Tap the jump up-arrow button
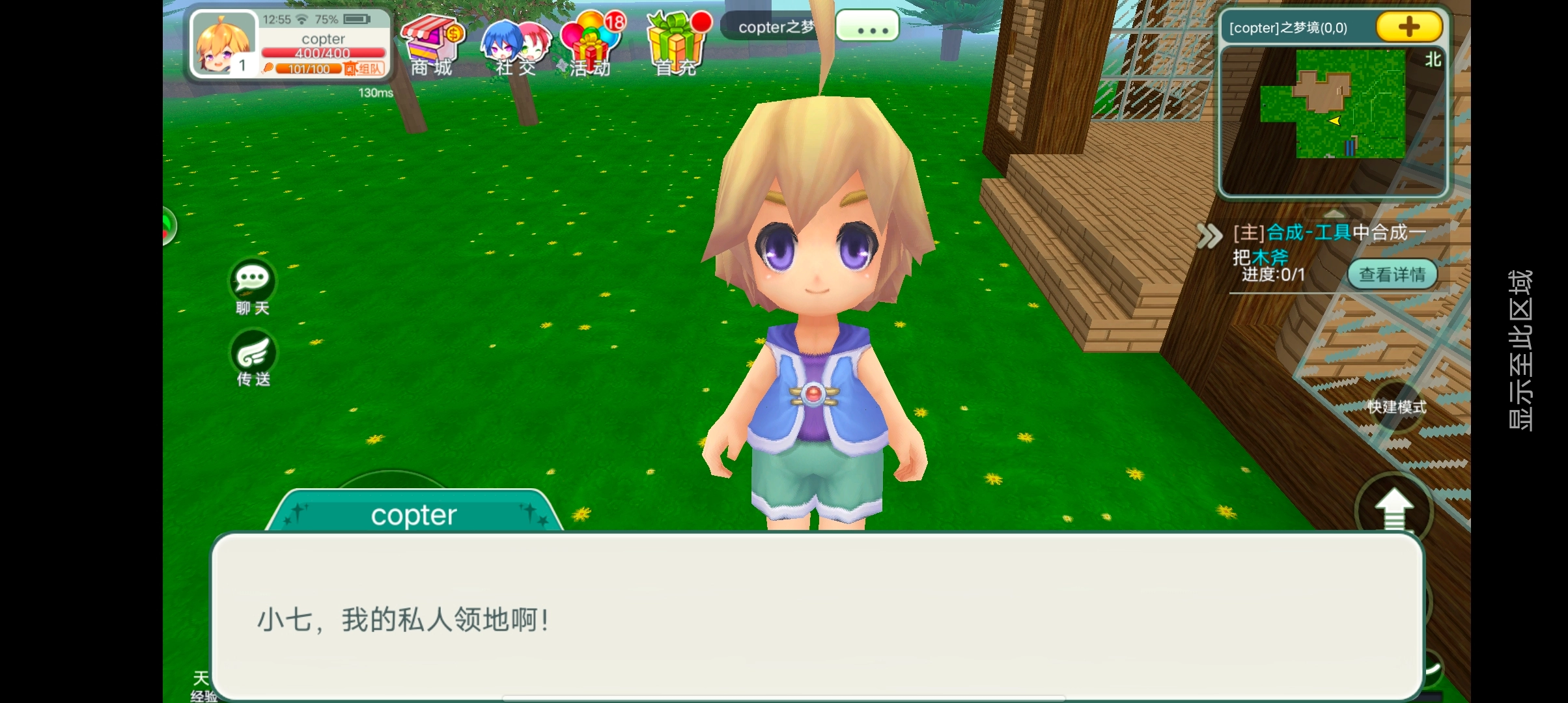This screenshot has height=703, width=1568. point(1393,510)
